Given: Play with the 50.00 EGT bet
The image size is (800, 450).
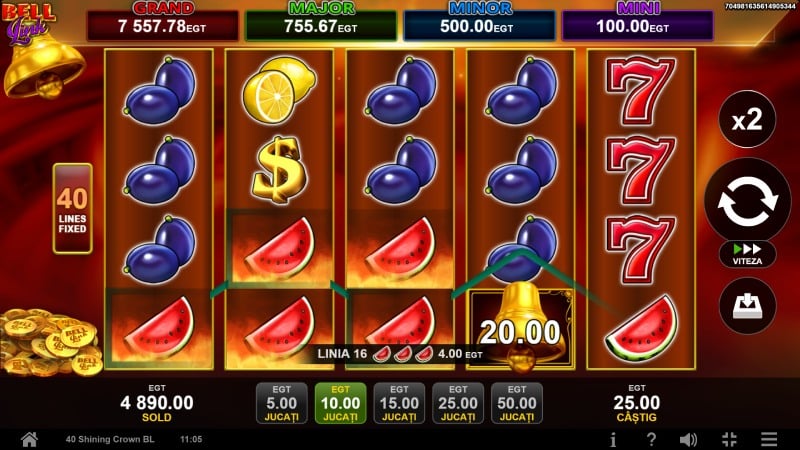Looking at the screenshot, I should point(517,403).
